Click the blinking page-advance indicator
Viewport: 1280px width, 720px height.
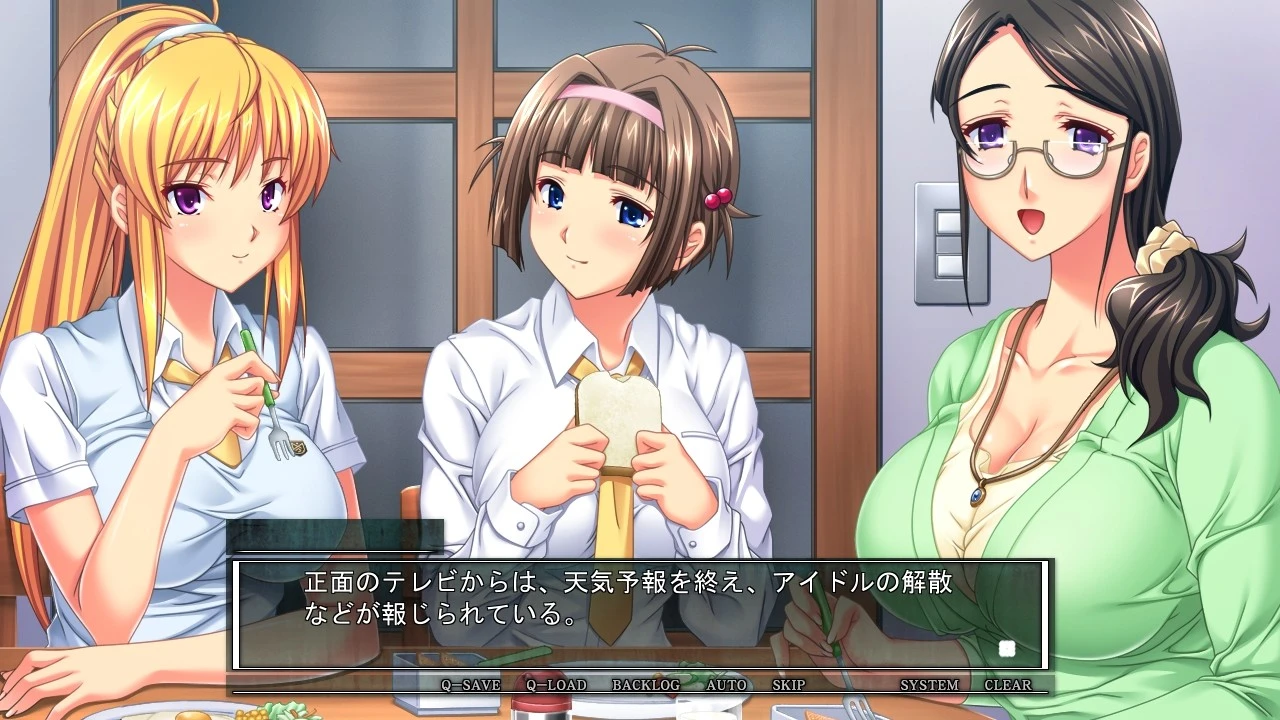pyautogui.click(x=1009, y=649)
